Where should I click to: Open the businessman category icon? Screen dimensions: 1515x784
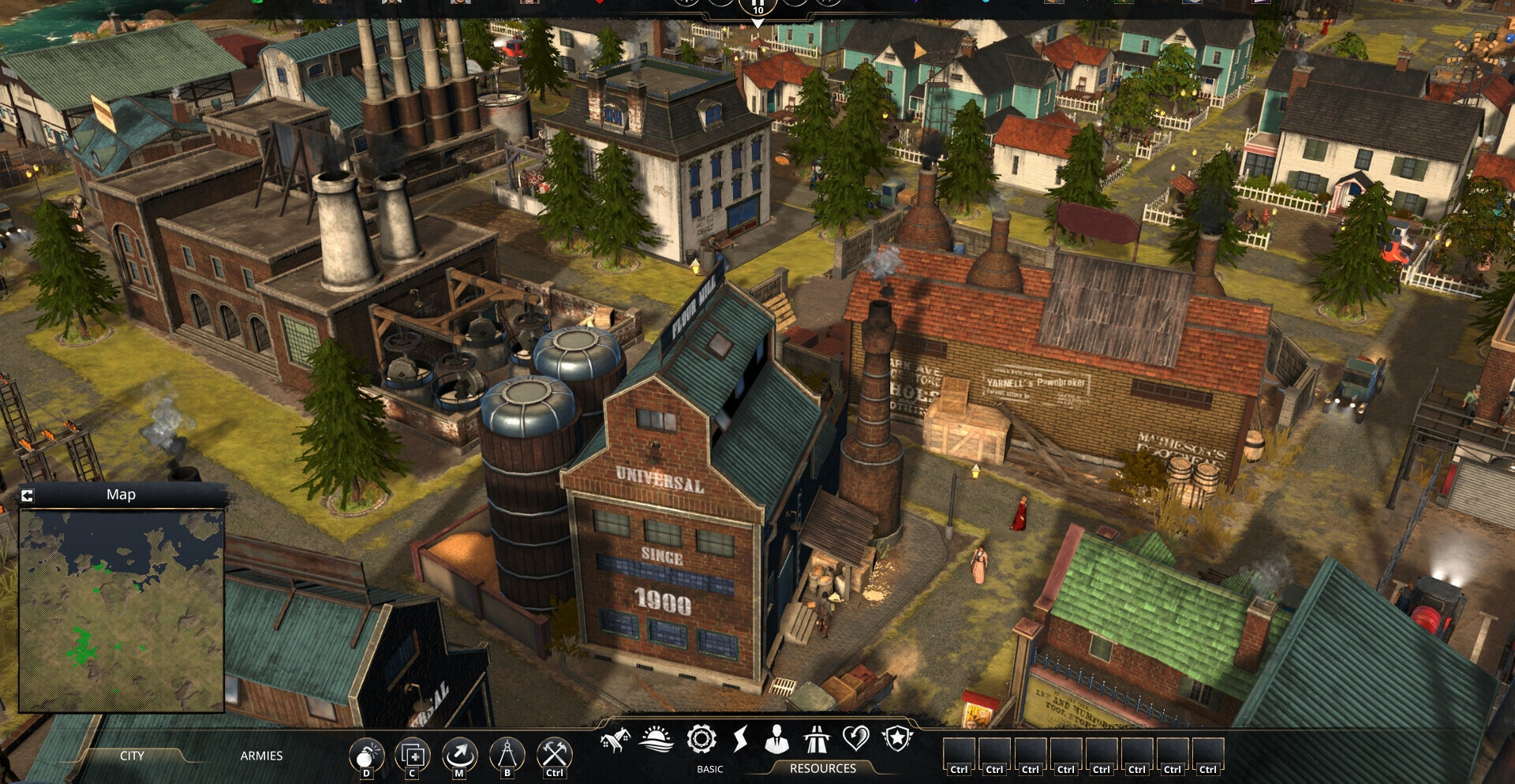pos(777,740)
